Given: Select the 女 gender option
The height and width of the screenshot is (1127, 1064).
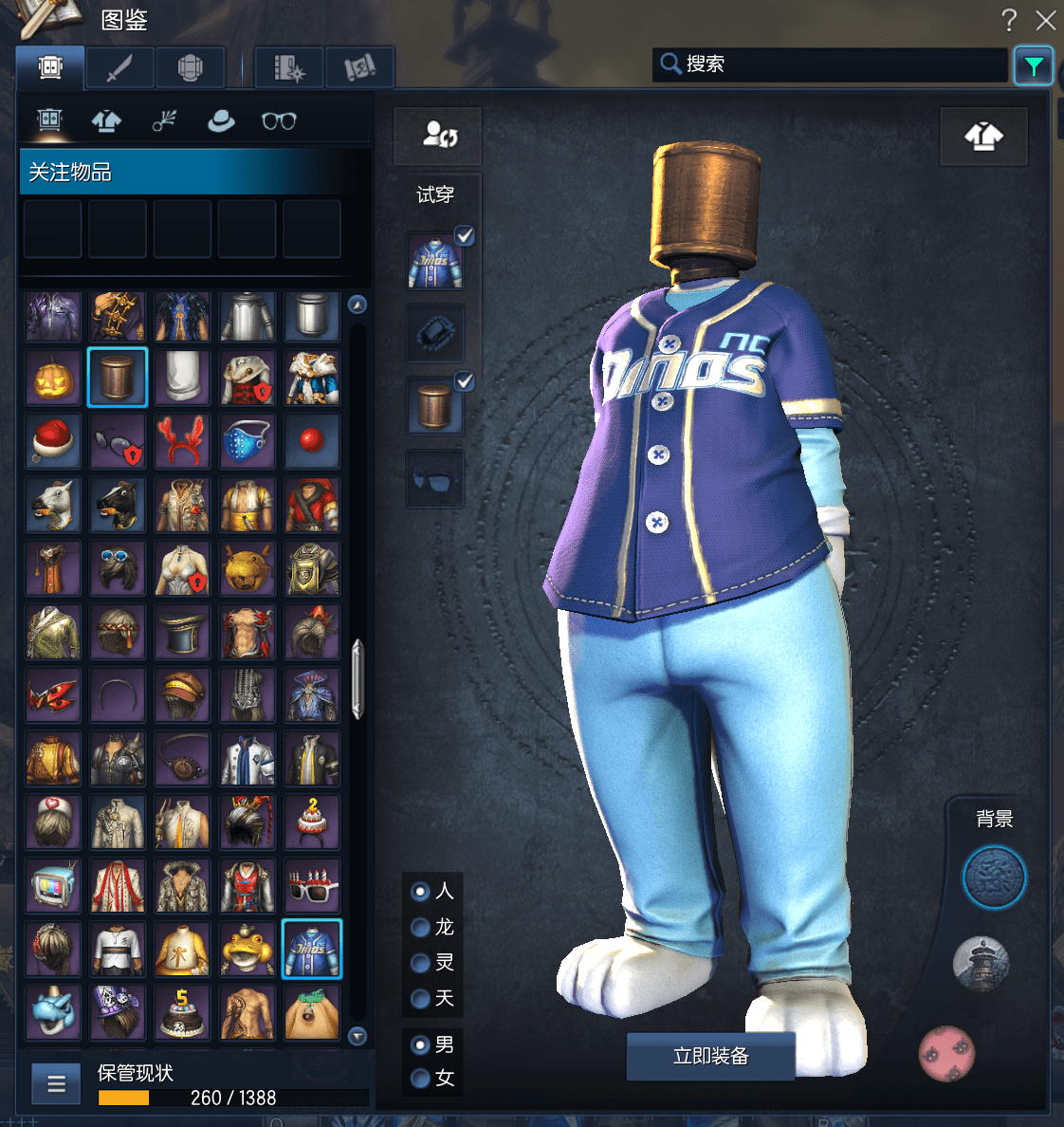Looking at the screenshot, I should 421,1078.
